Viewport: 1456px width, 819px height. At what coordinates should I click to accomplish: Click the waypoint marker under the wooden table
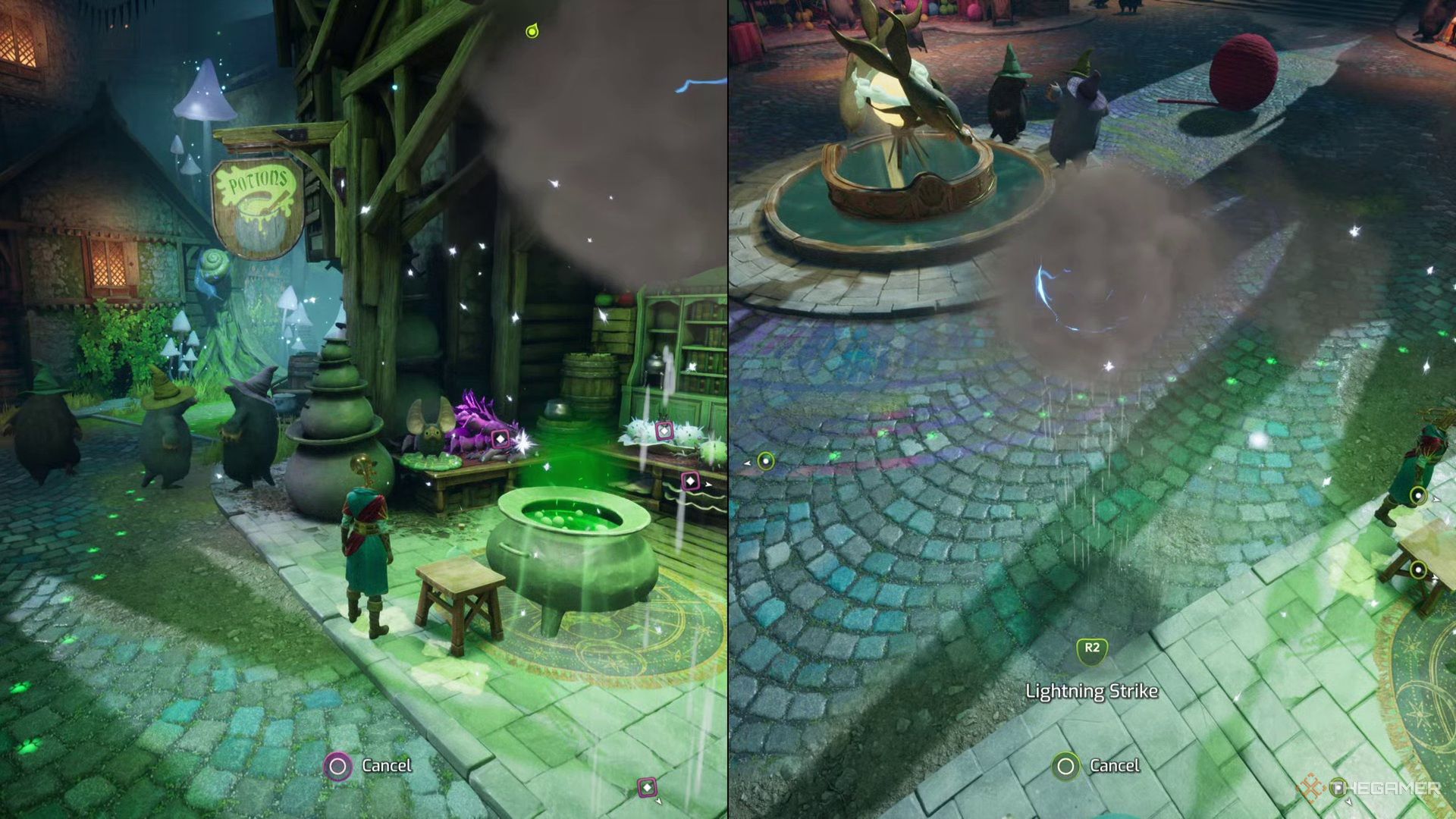click(x=1418, y=570)
